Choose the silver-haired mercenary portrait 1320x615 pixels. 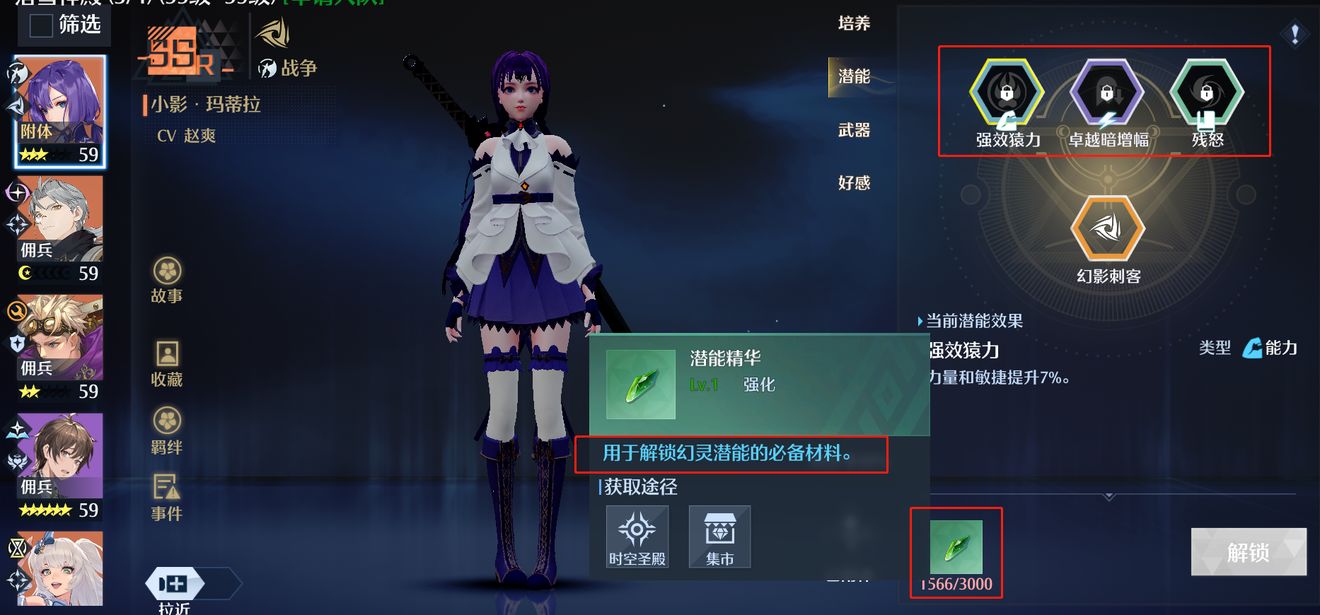[x=60, y=228]
